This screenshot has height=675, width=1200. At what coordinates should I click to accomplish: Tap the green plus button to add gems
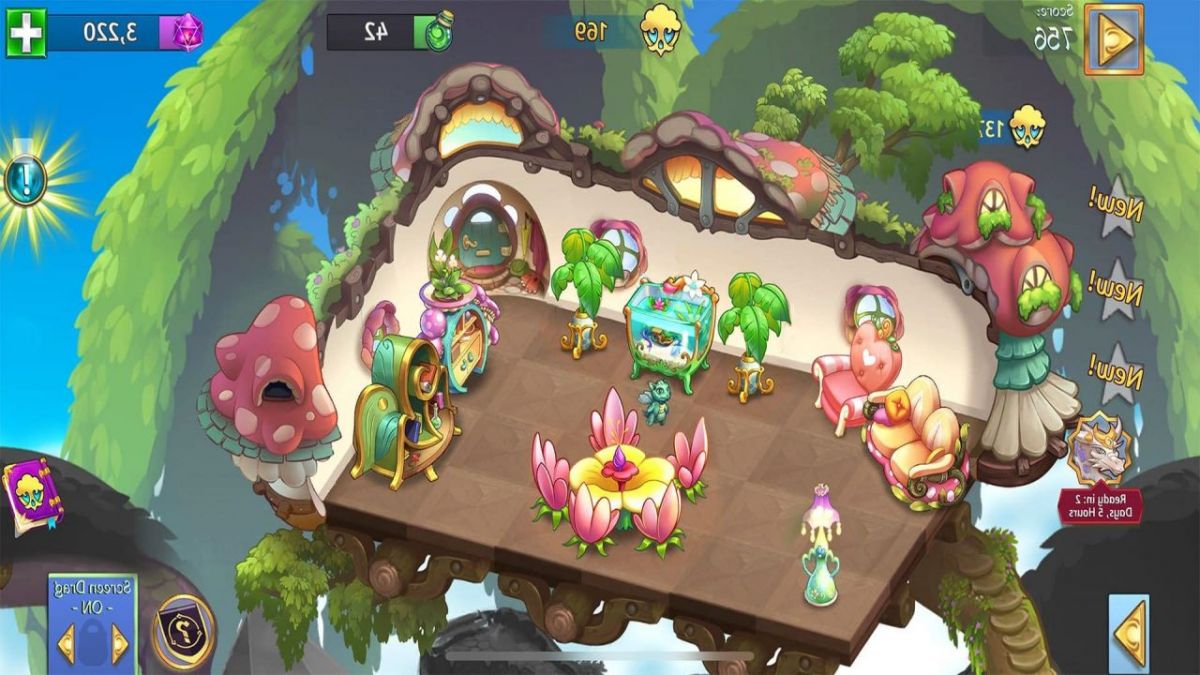click(26, 33)
